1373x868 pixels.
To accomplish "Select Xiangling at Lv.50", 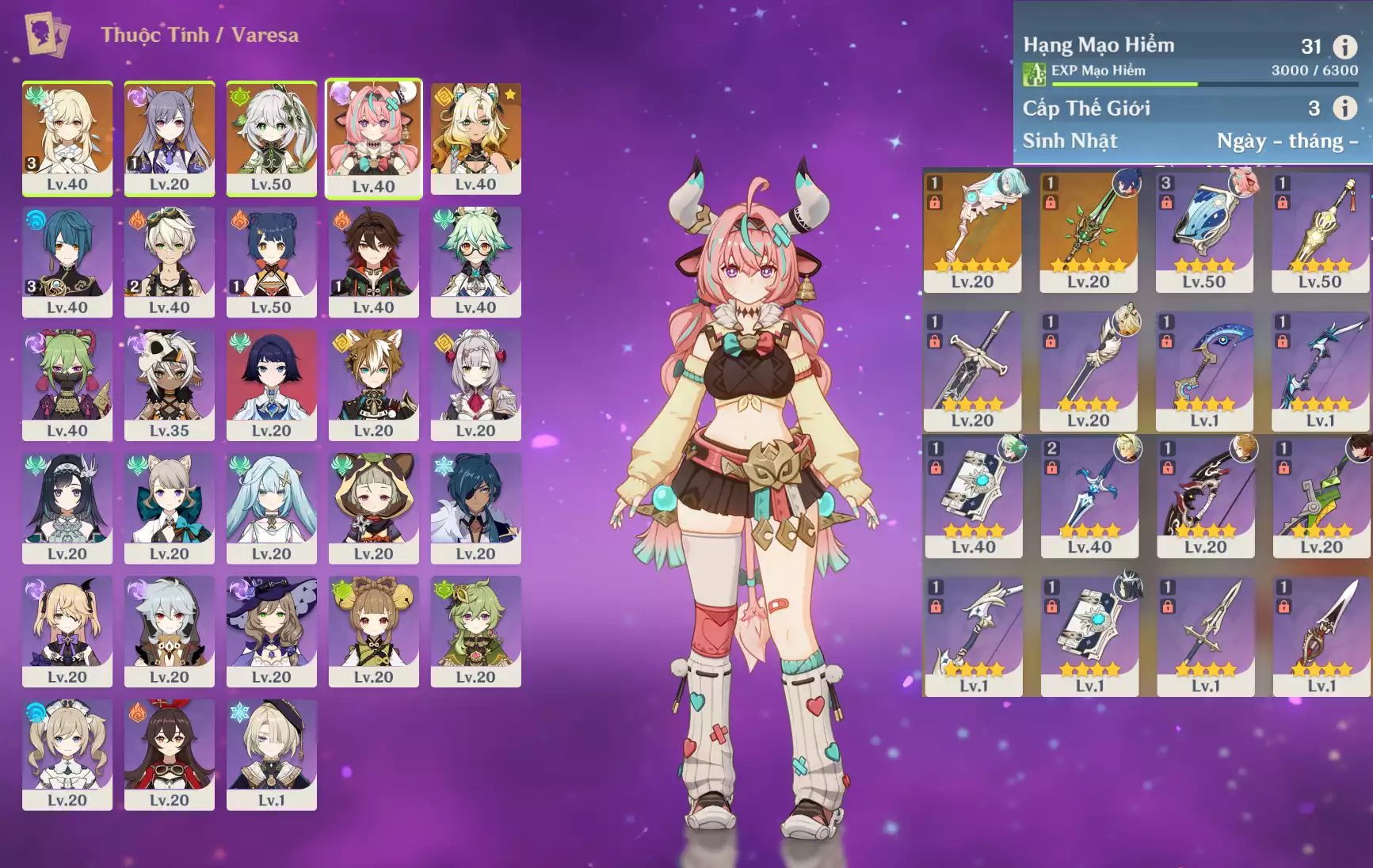I will pyautogui.click(x=272, y=261).
